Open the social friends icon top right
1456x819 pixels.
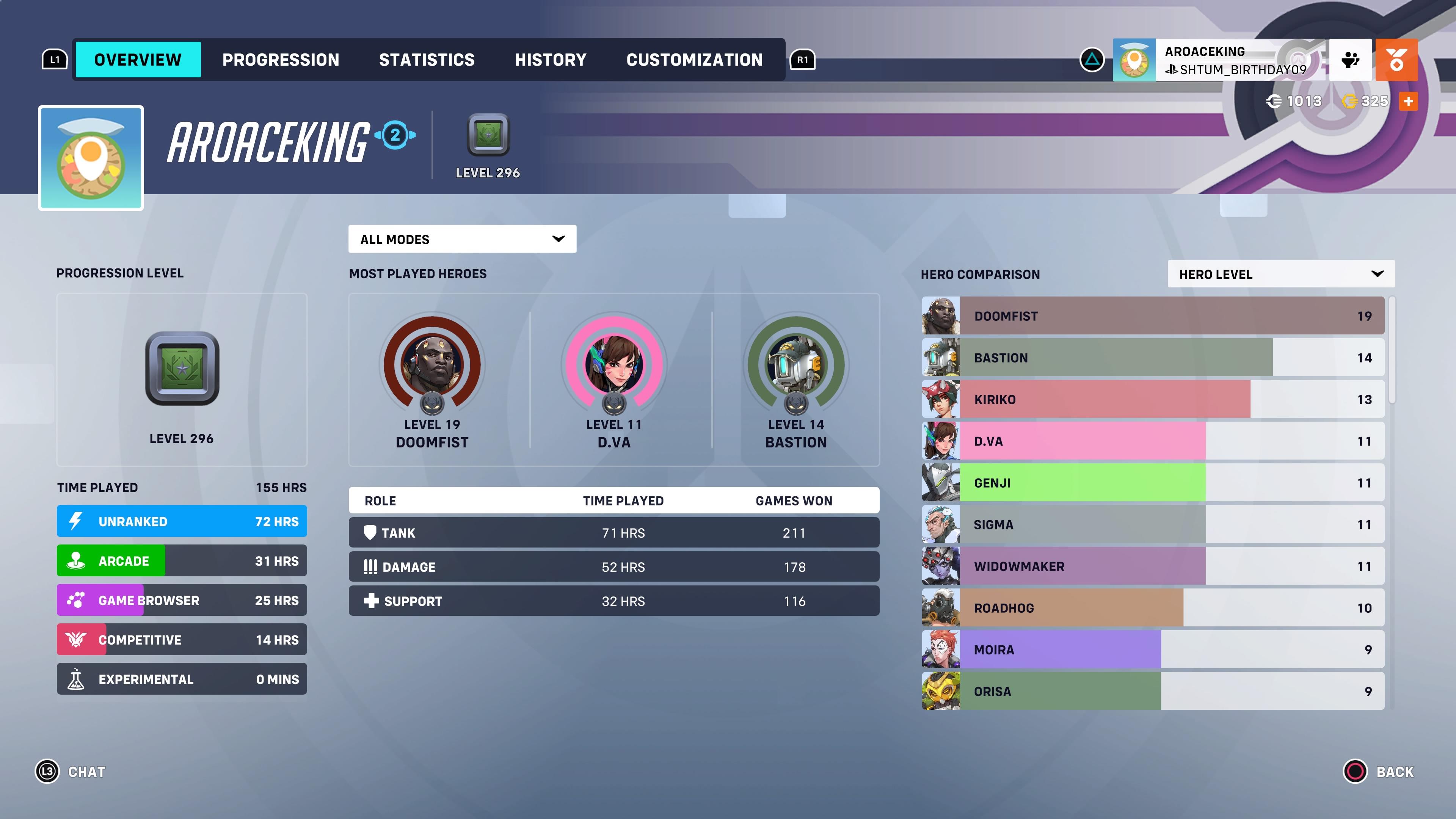click(1351, 60)
